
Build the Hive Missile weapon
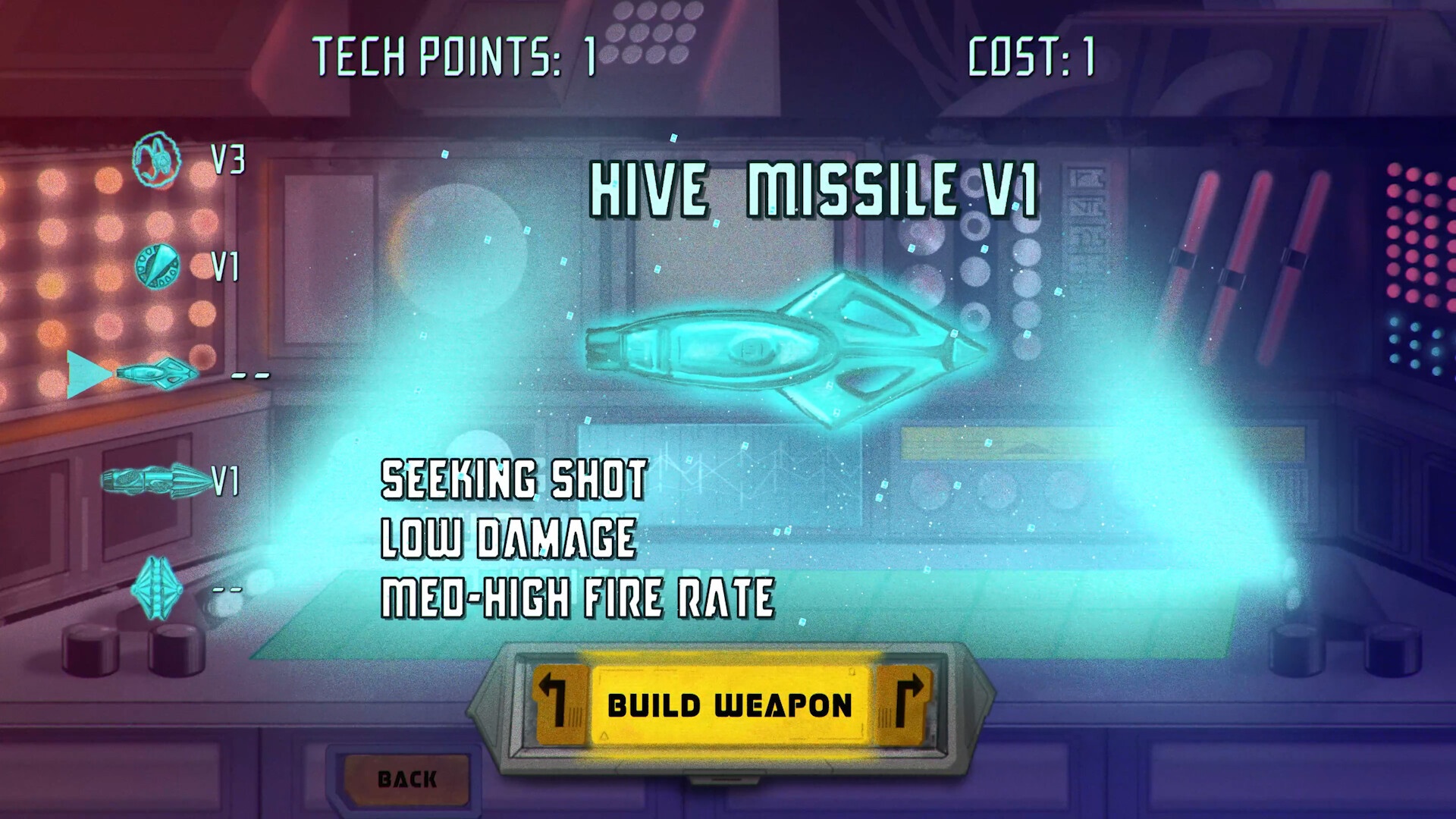pyautogui.click(x=730, y=706)
